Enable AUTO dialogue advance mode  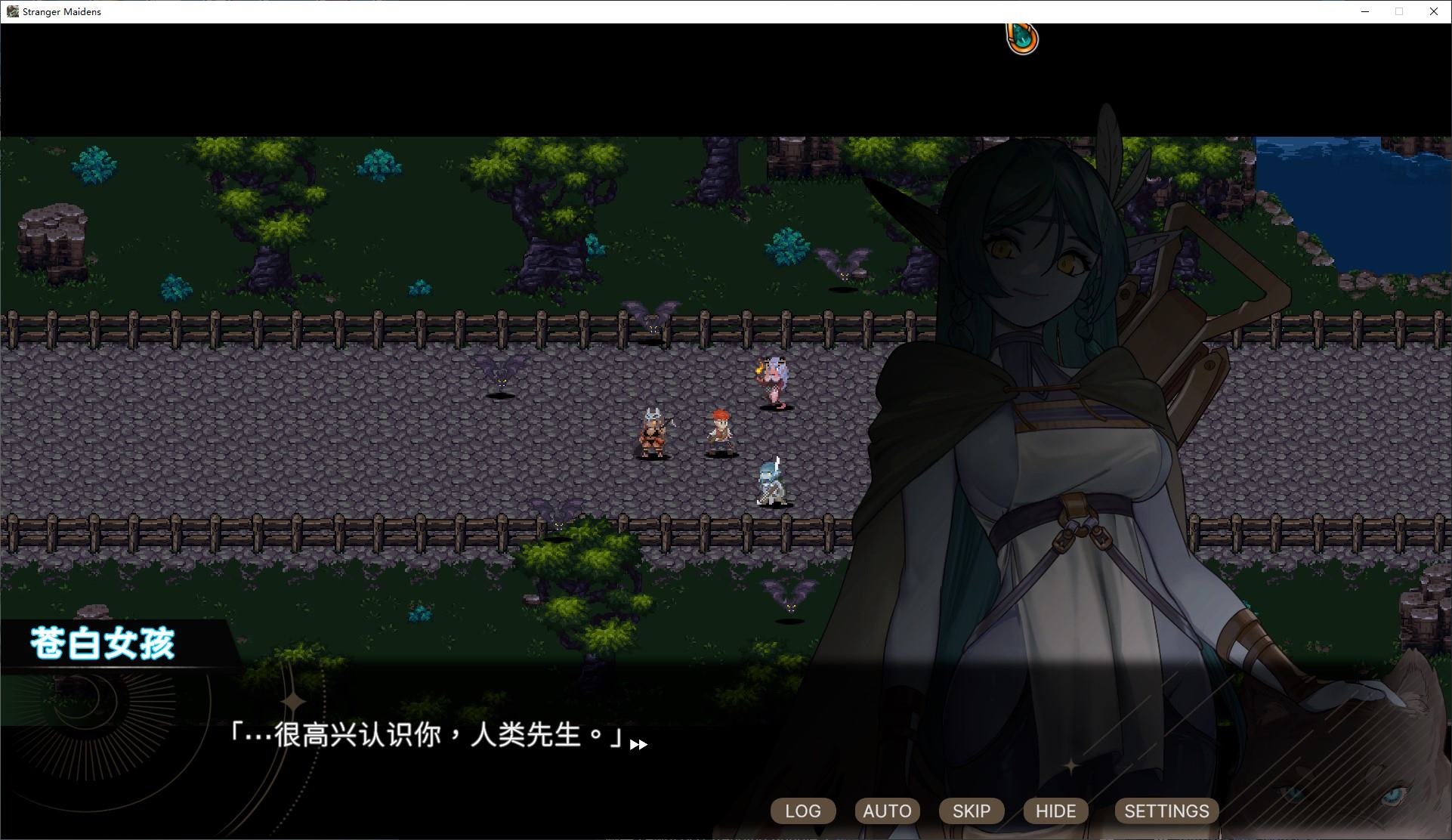pyautogui.click(x=887, y=811)
